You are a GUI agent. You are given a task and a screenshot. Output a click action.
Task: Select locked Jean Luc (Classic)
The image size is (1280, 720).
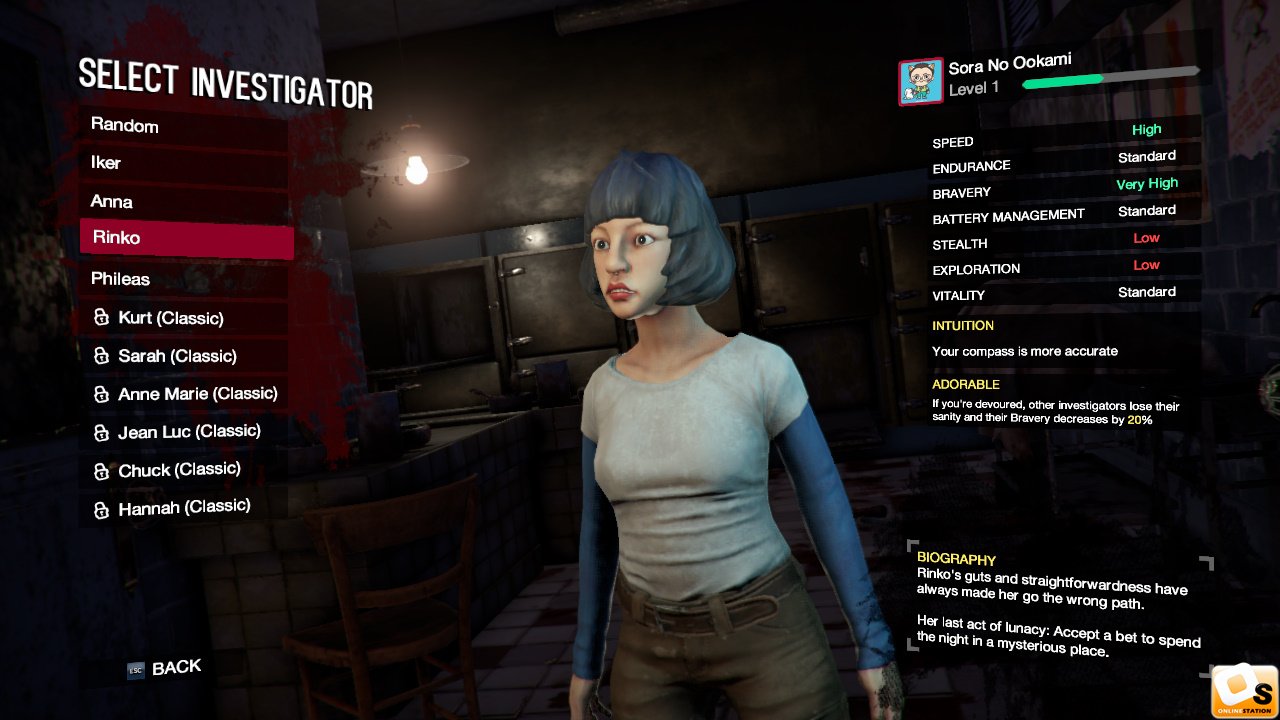click(x=185, y=432)
